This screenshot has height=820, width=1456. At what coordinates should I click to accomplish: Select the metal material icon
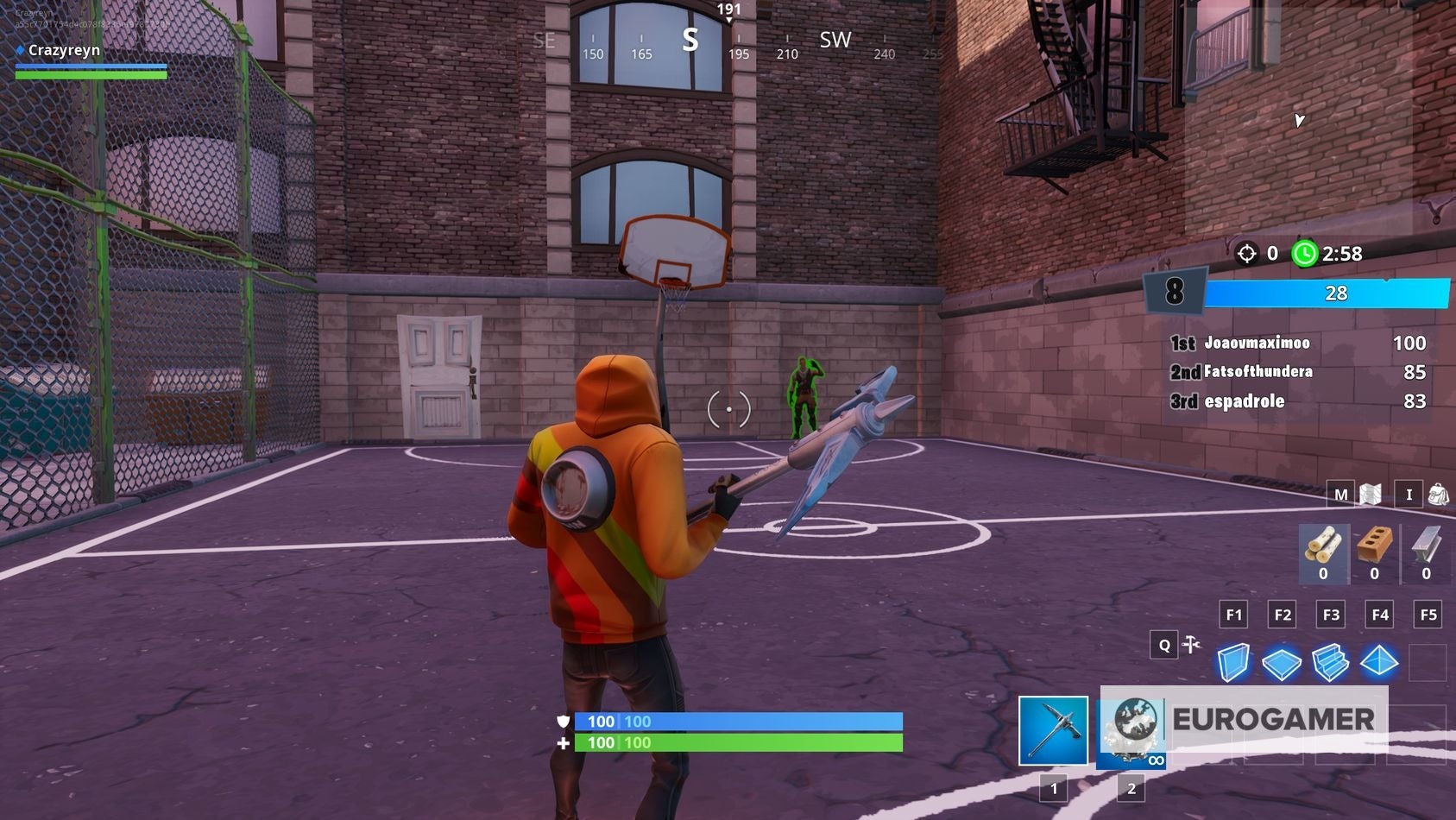tap(1426, 542)
